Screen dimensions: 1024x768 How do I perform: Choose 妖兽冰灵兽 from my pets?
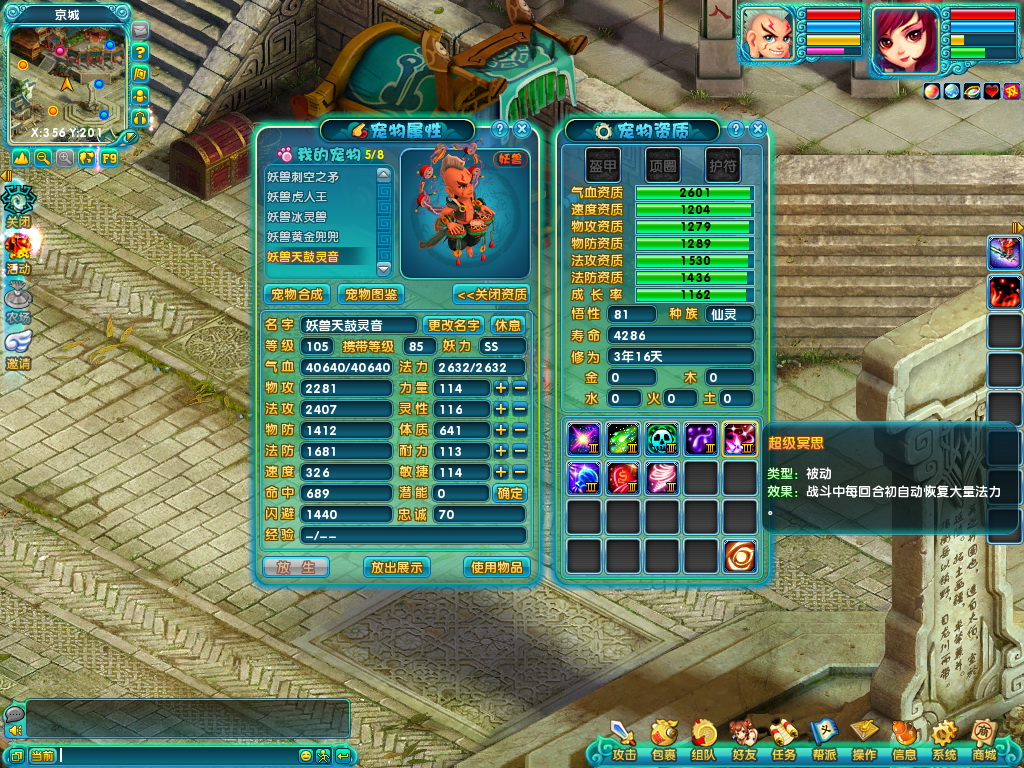320,216
